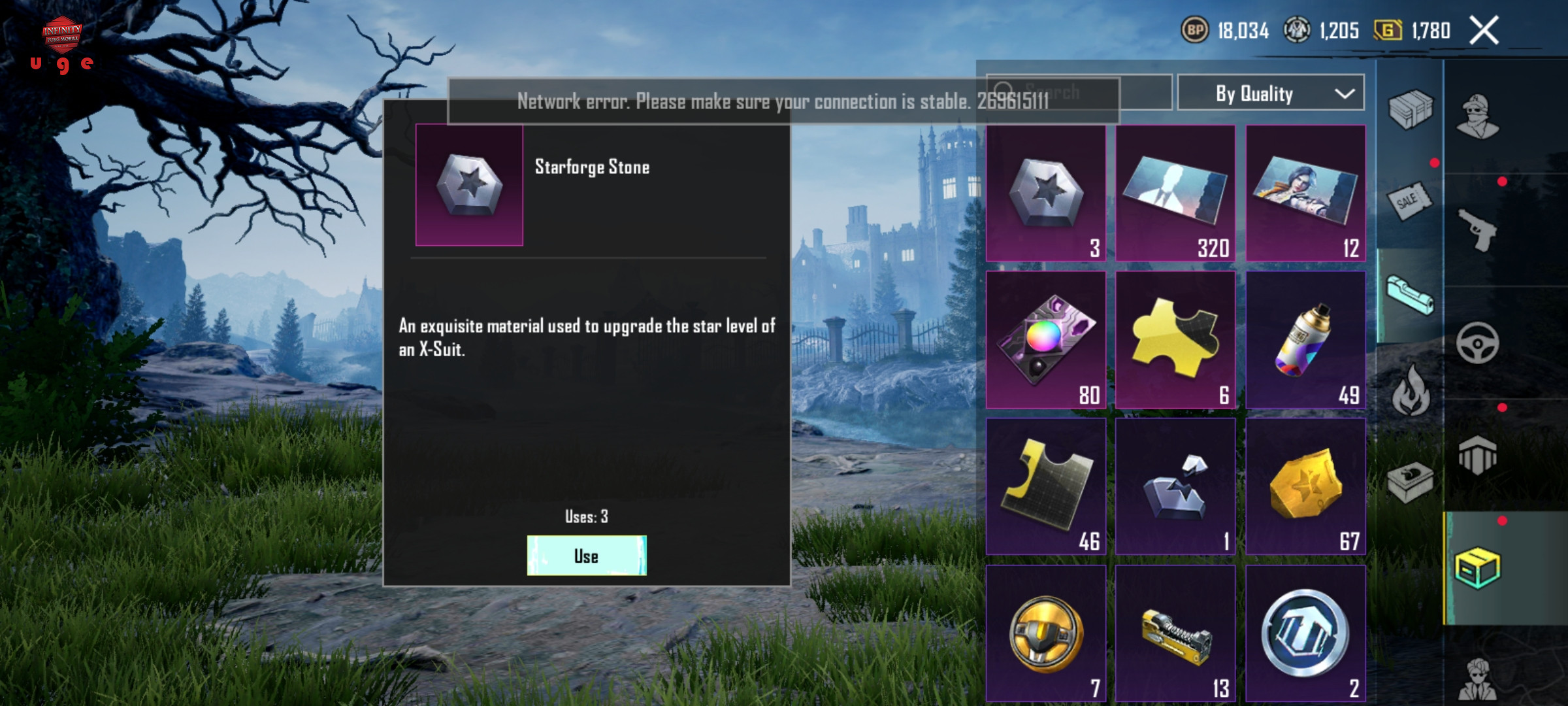Image resolution: width=1568 pixels, height=706 pixels.
Task: Close the inventory screen
Action: point(1484,31)
